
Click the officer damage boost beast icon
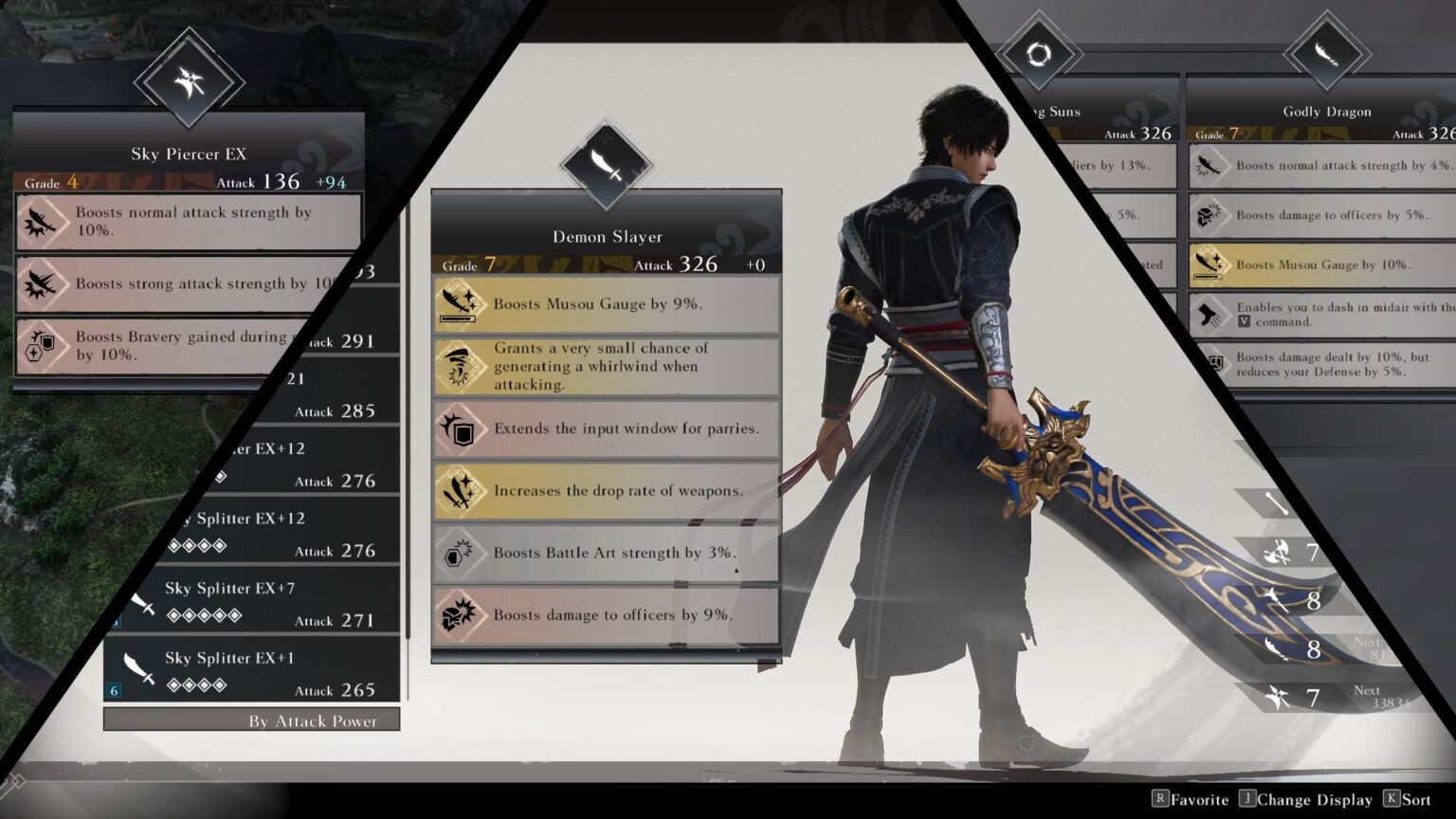(x=462, y=614)
